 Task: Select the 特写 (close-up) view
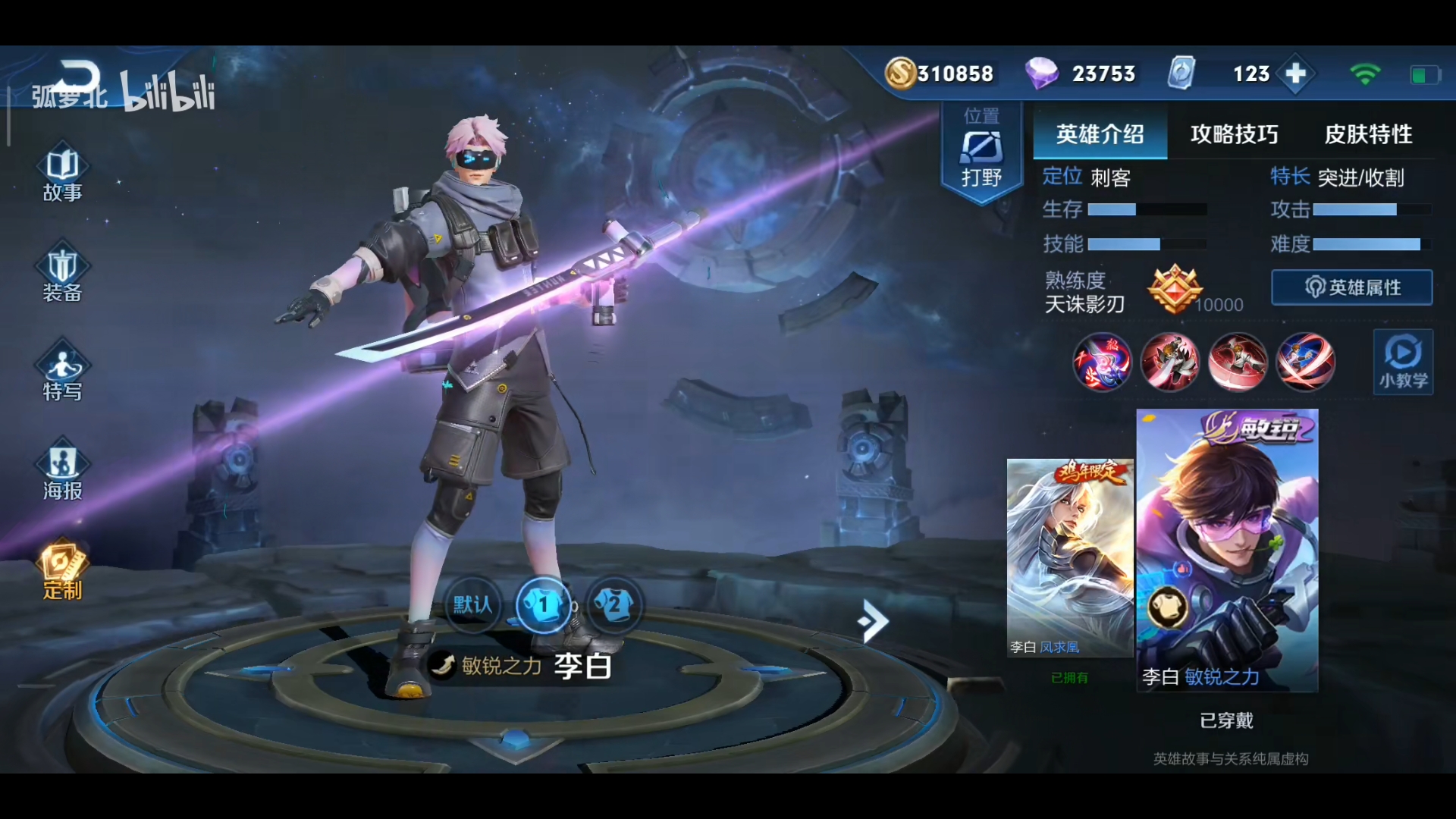coord(63,372)
